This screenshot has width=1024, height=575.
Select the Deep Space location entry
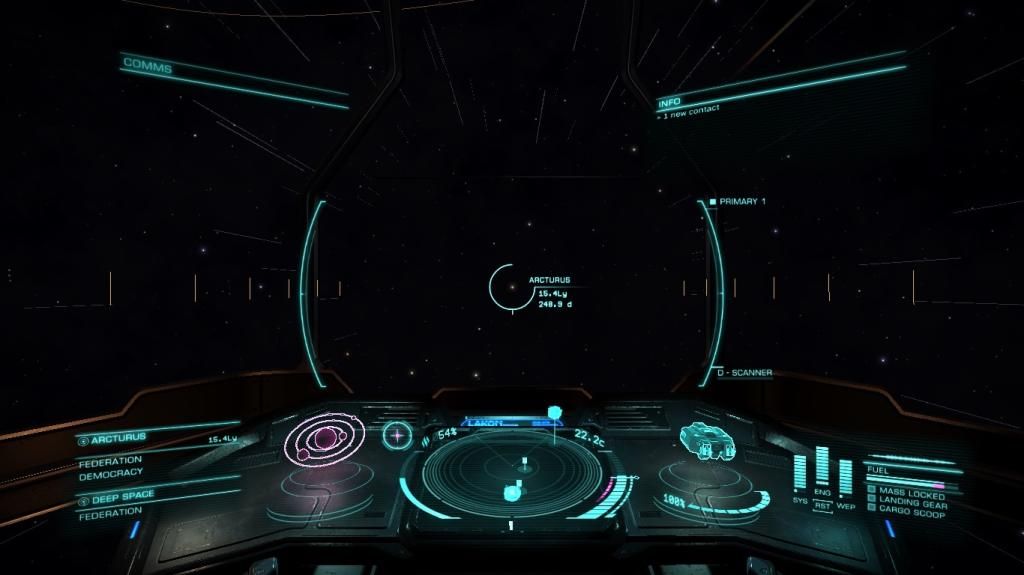[x=124, y=497]
